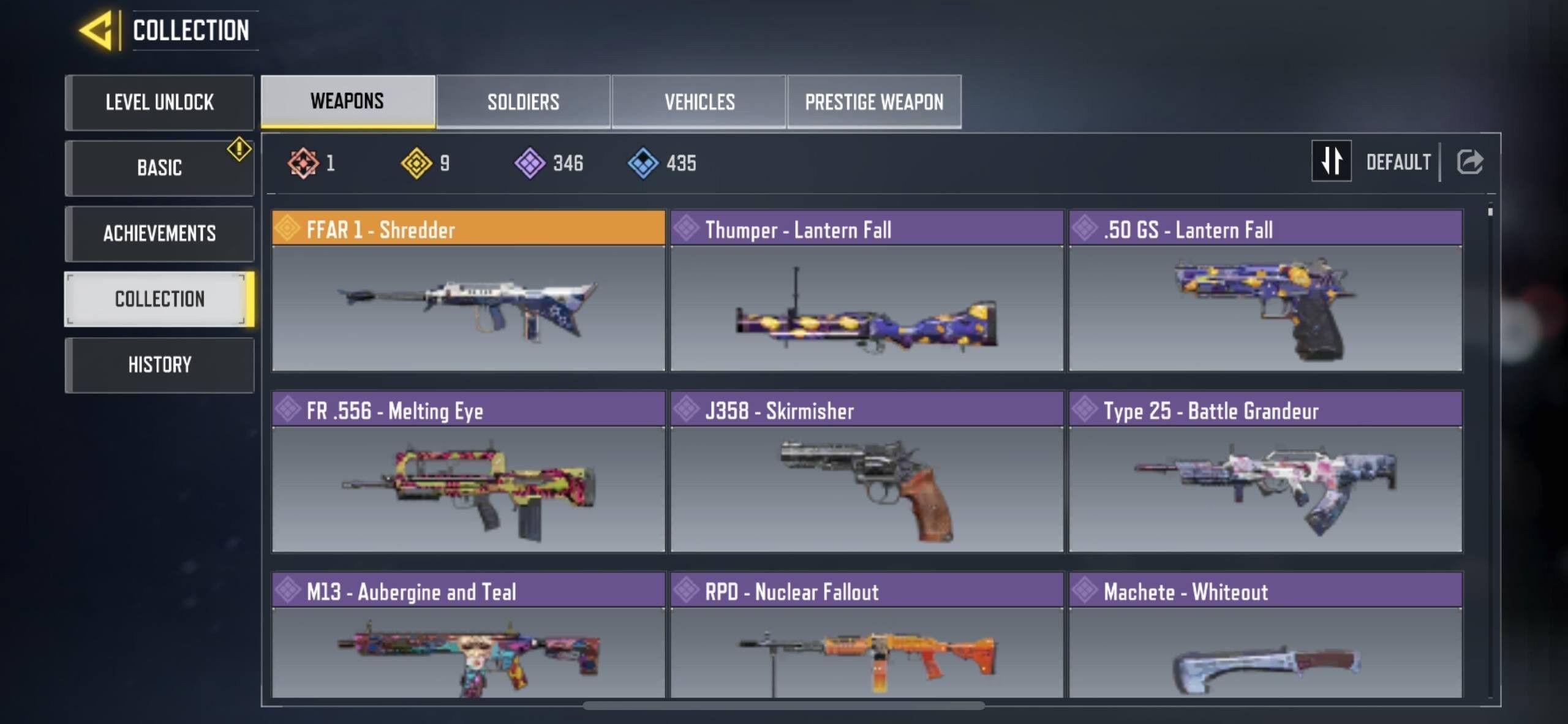Click the COLLECTION sidebar button
1568x724 pixels.
pyautogui.click(x=160, y=299)
